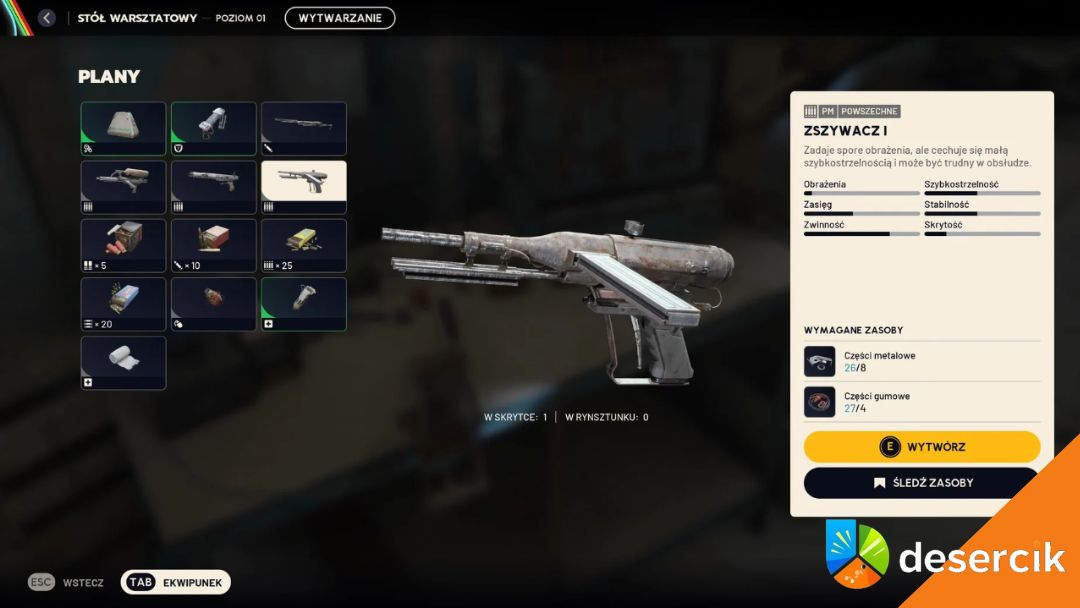Select the long rifle blueprint
1080x608 pixels.
pos(303,128)
